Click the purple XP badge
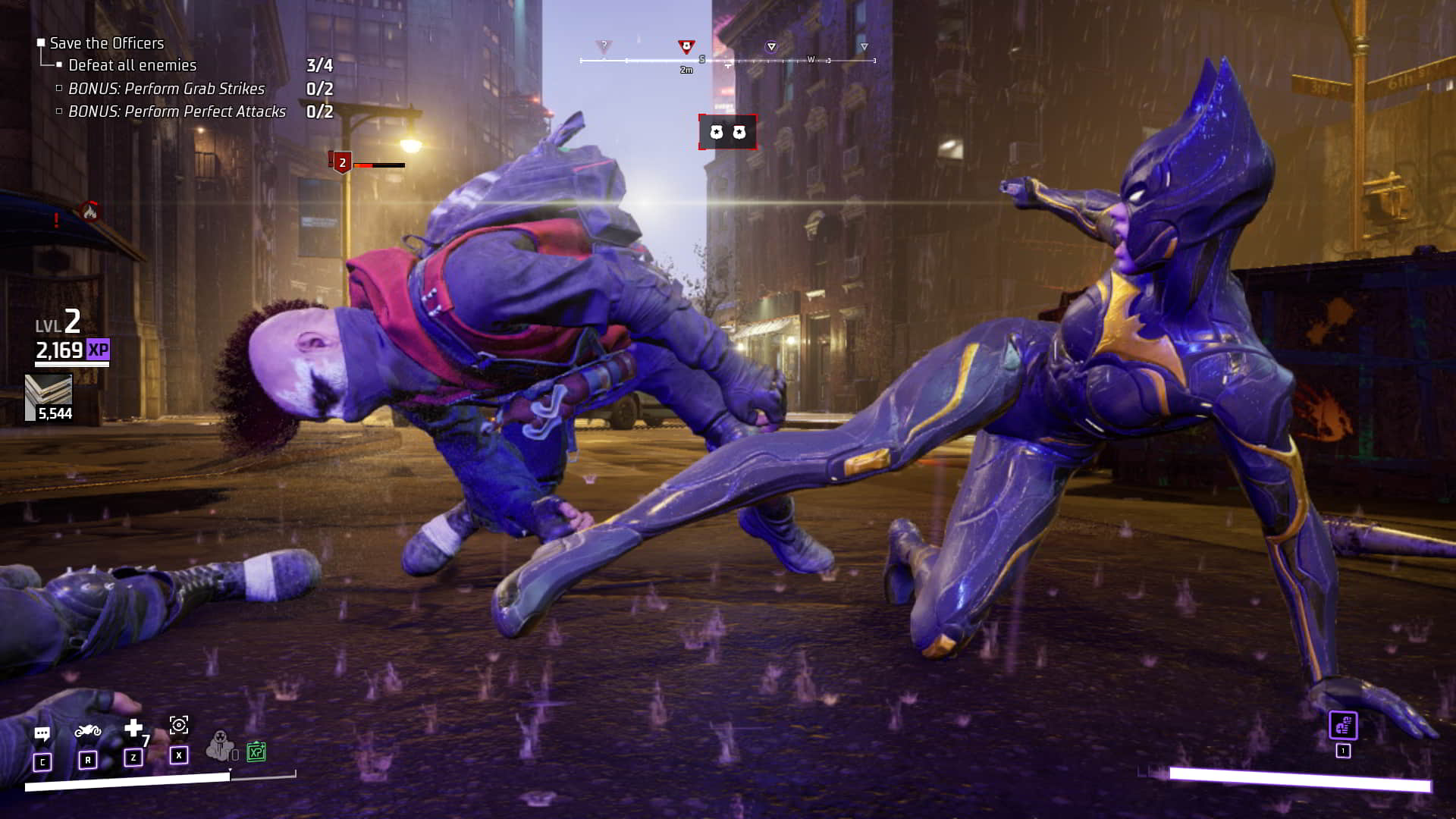Image resolution: width=1456 pixels, height=819 pixels. tap(98, 350)
